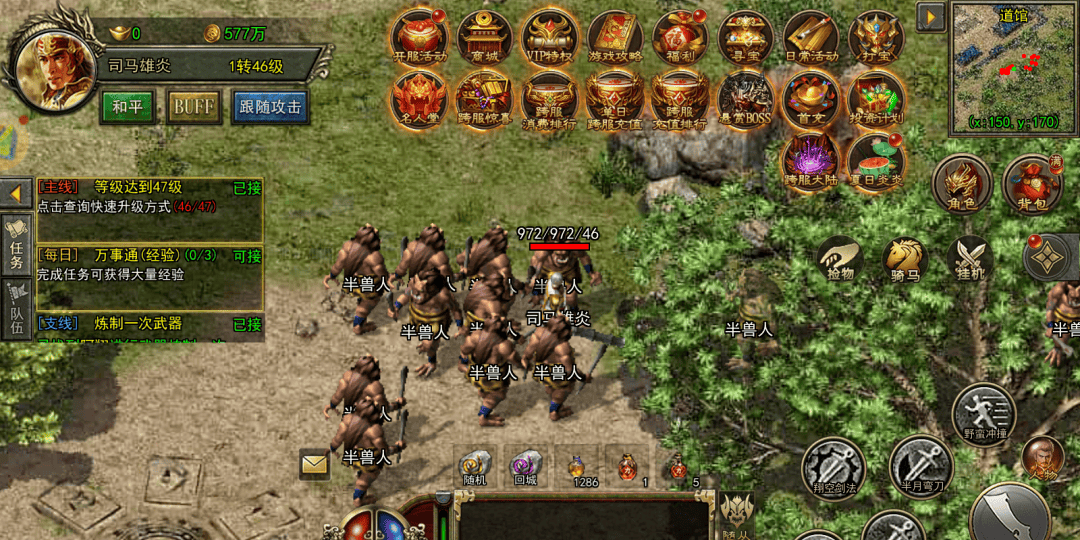The image size is (1080, 540).
Task: Open the 背包 bag
Action: coord(1032,184)
